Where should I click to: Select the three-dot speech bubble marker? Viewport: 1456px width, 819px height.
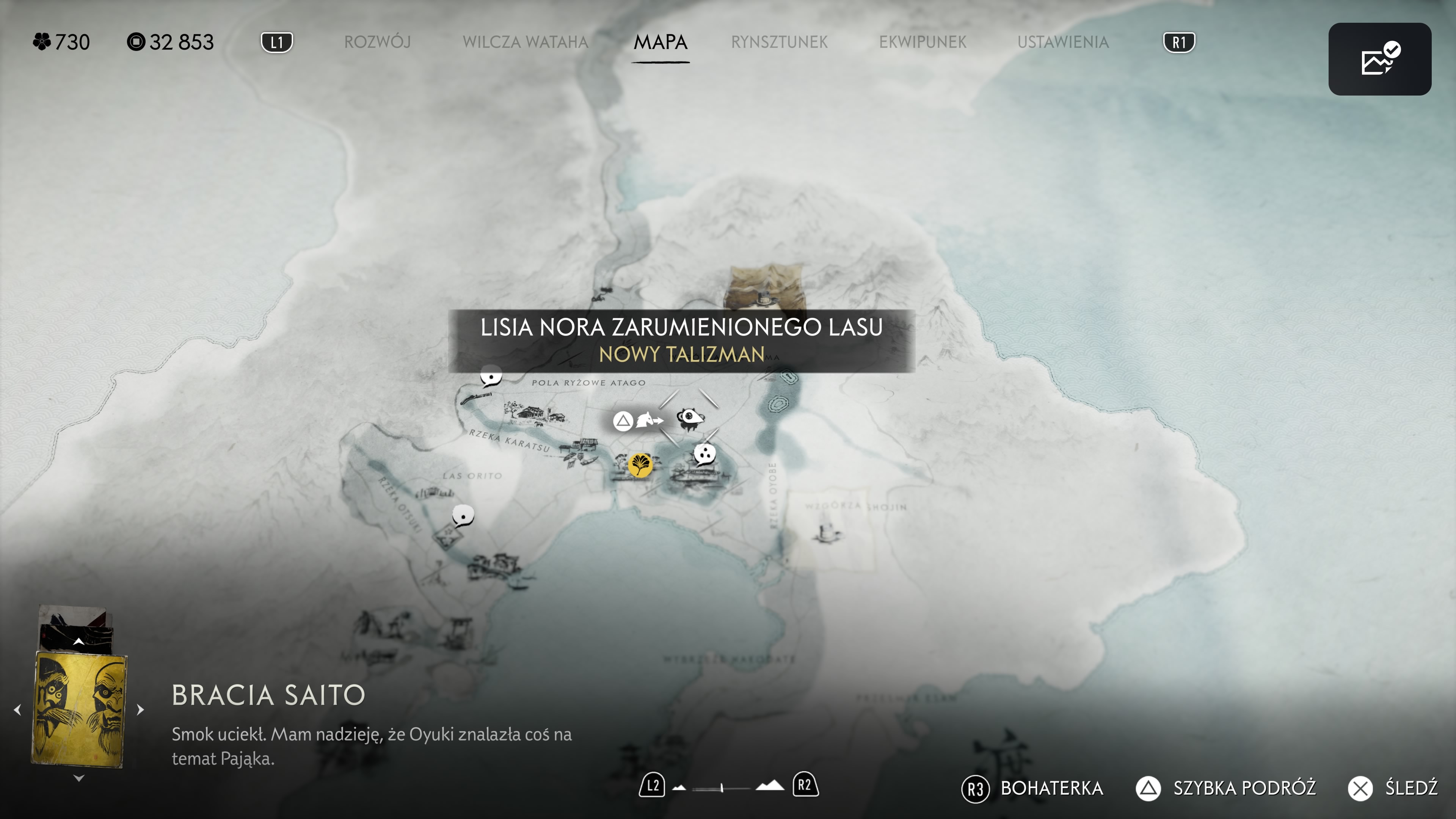705,454
